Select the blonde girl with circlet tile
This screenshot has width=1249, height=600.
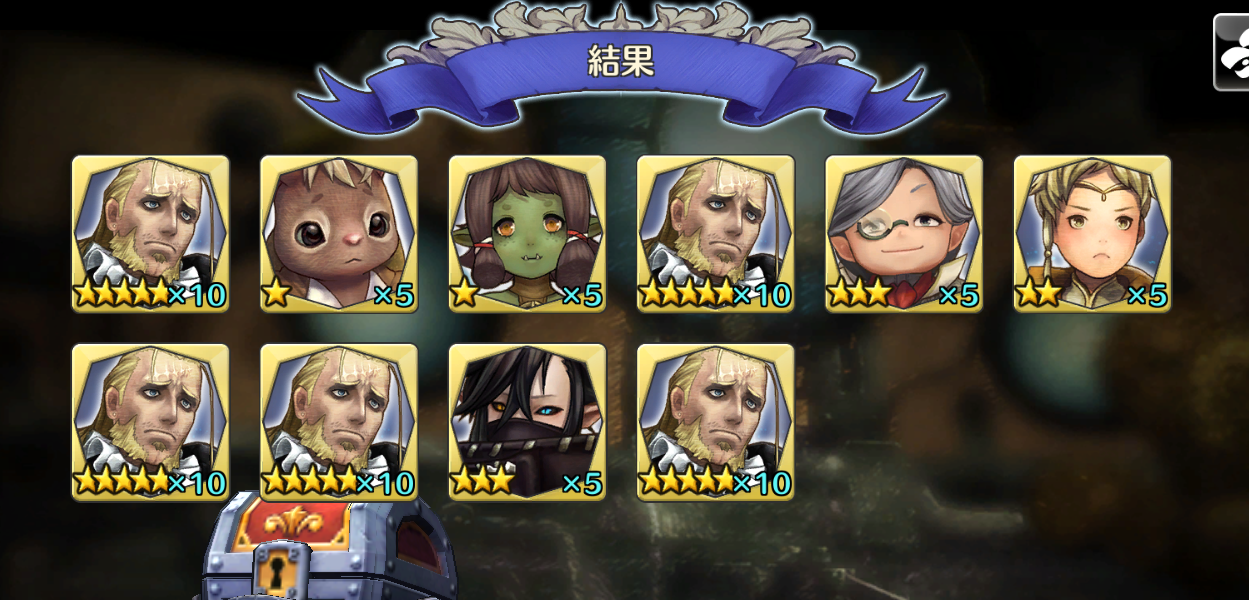1092,234
